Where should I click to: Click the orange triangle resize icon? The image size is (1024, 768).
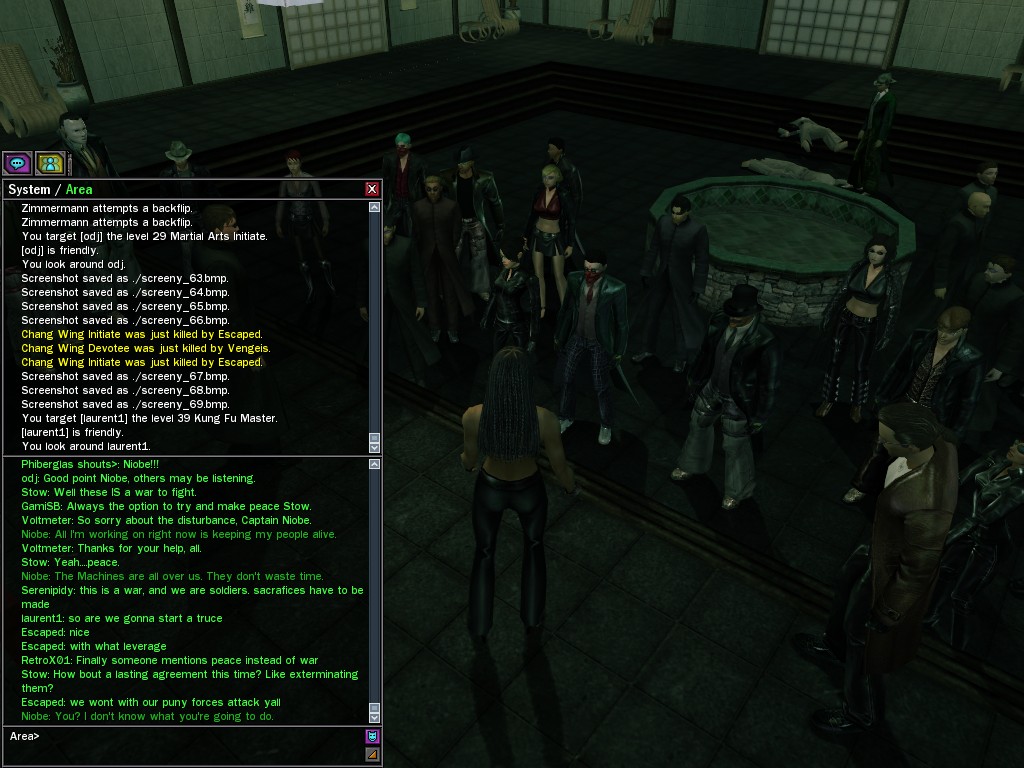click(x=372, y=754)
